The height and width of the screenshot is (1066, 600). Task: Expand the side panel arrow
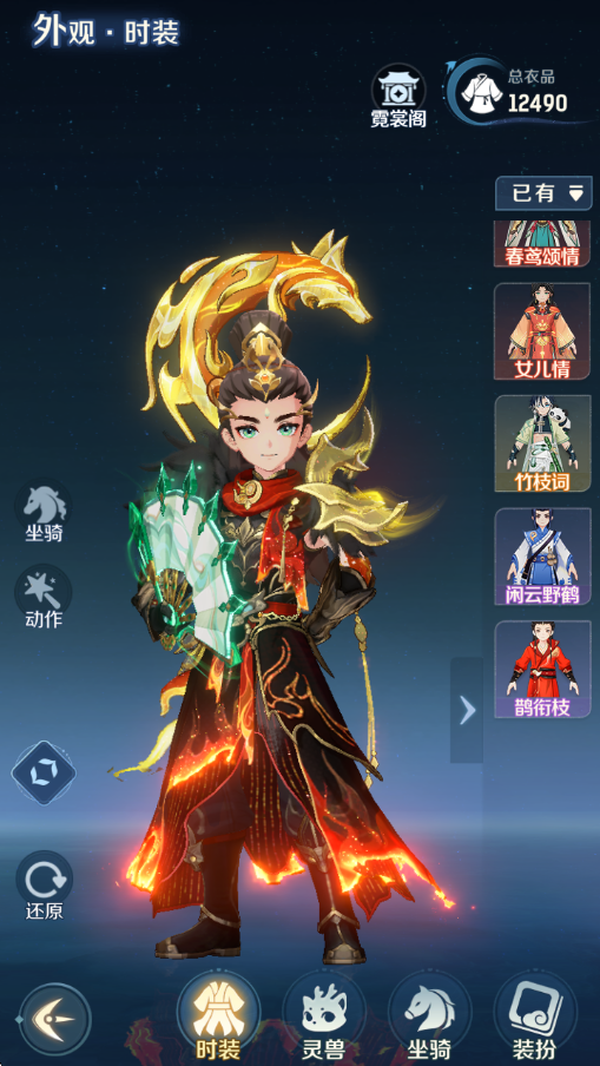coord(467,709)
